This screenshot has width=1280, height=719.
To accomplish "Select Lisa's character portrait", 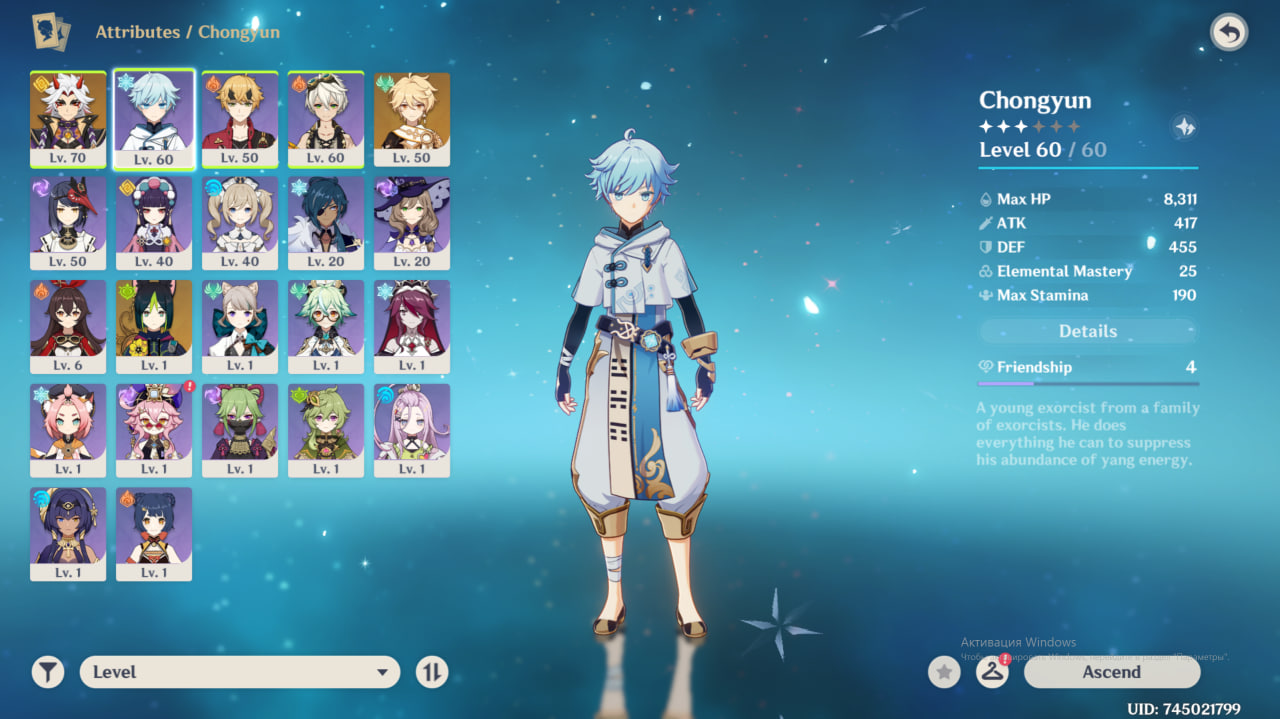I will click(412, 223).
